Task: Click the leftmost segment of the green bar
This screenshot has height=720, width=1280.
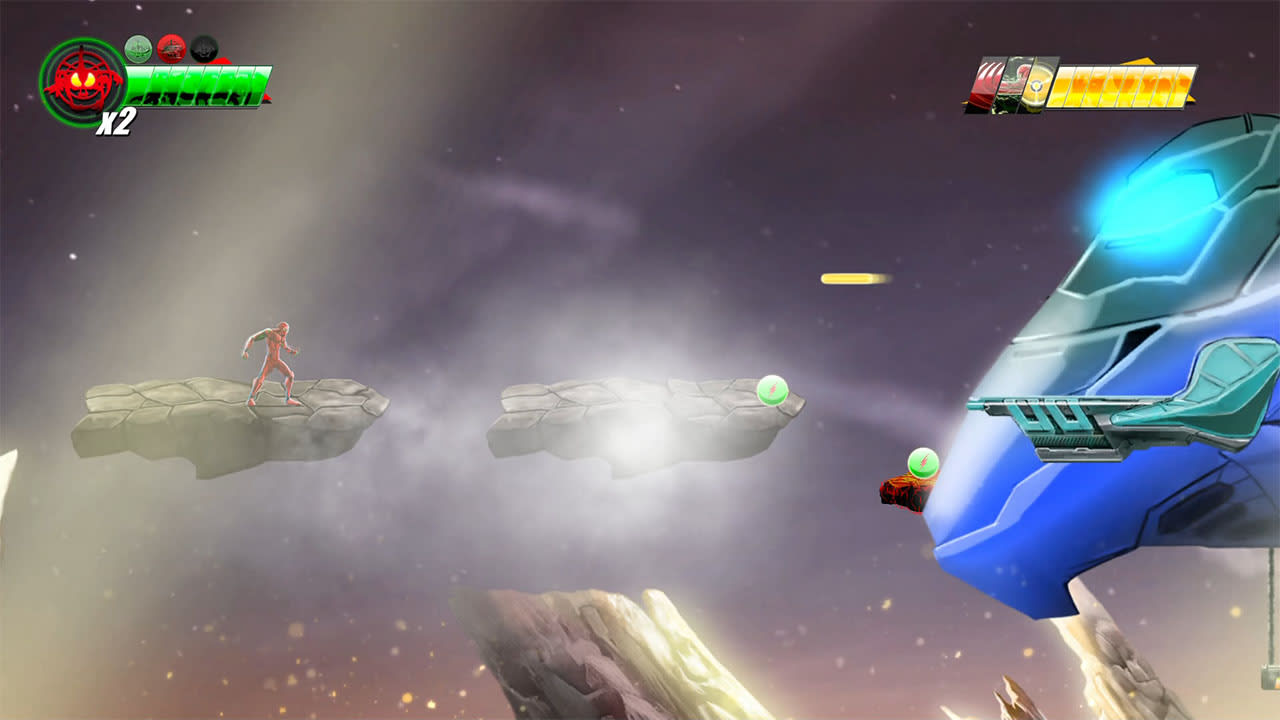Action: pos(135,85)
